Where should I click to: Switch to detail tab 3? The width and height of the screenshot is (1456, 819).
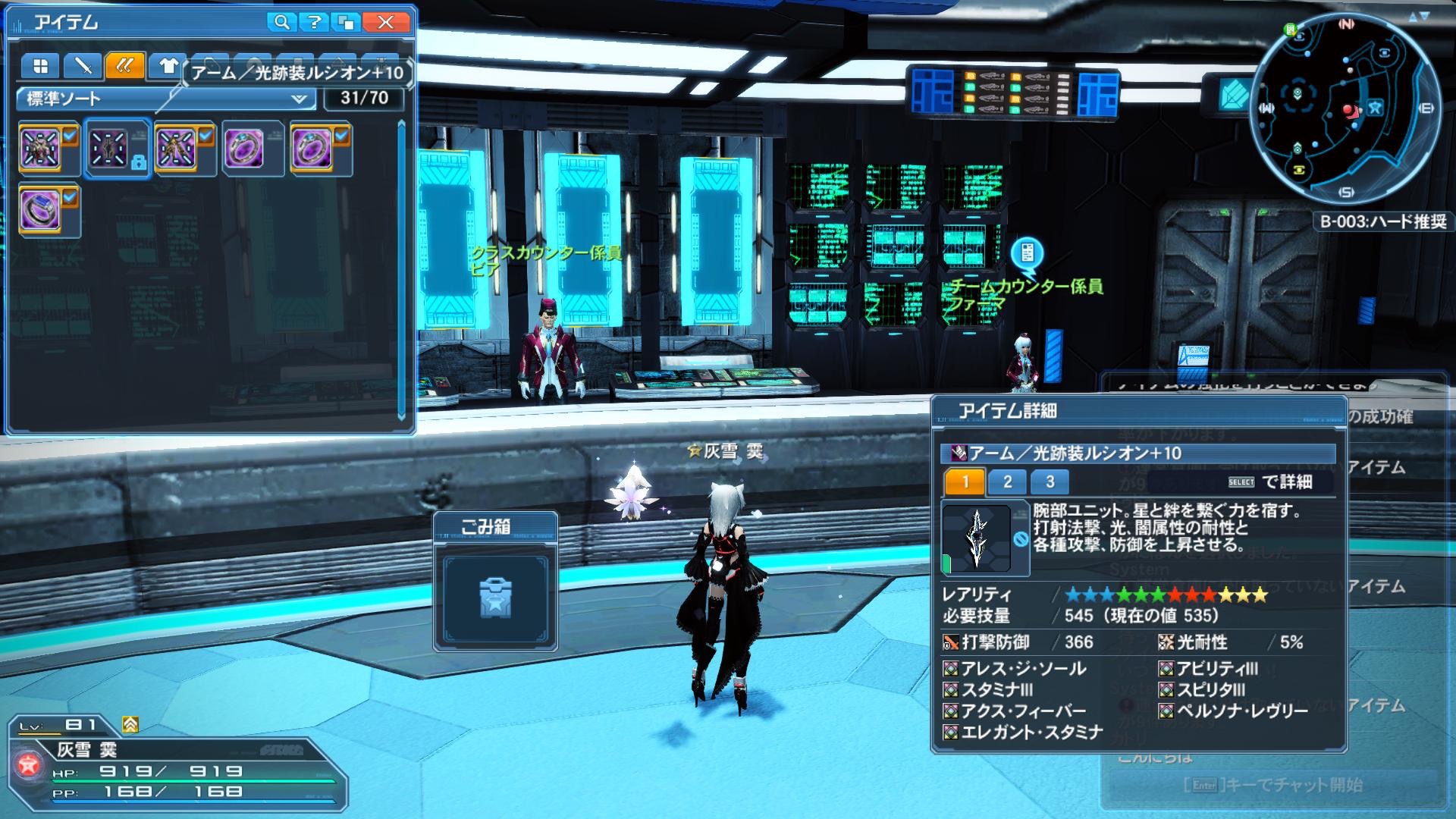(x=1050, y=482)
